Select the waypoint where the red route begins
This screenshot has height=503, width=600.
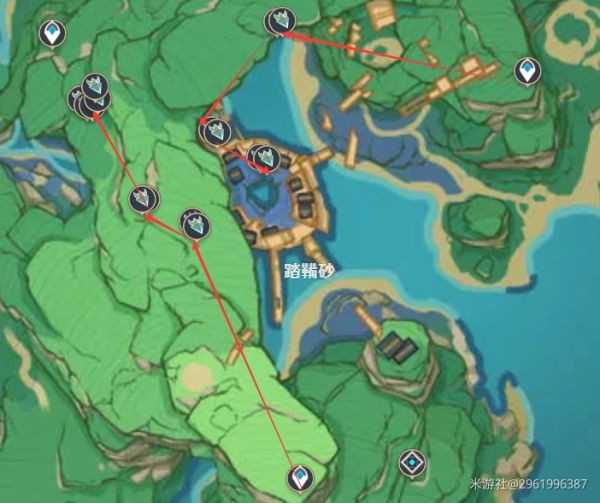[299, 477]
